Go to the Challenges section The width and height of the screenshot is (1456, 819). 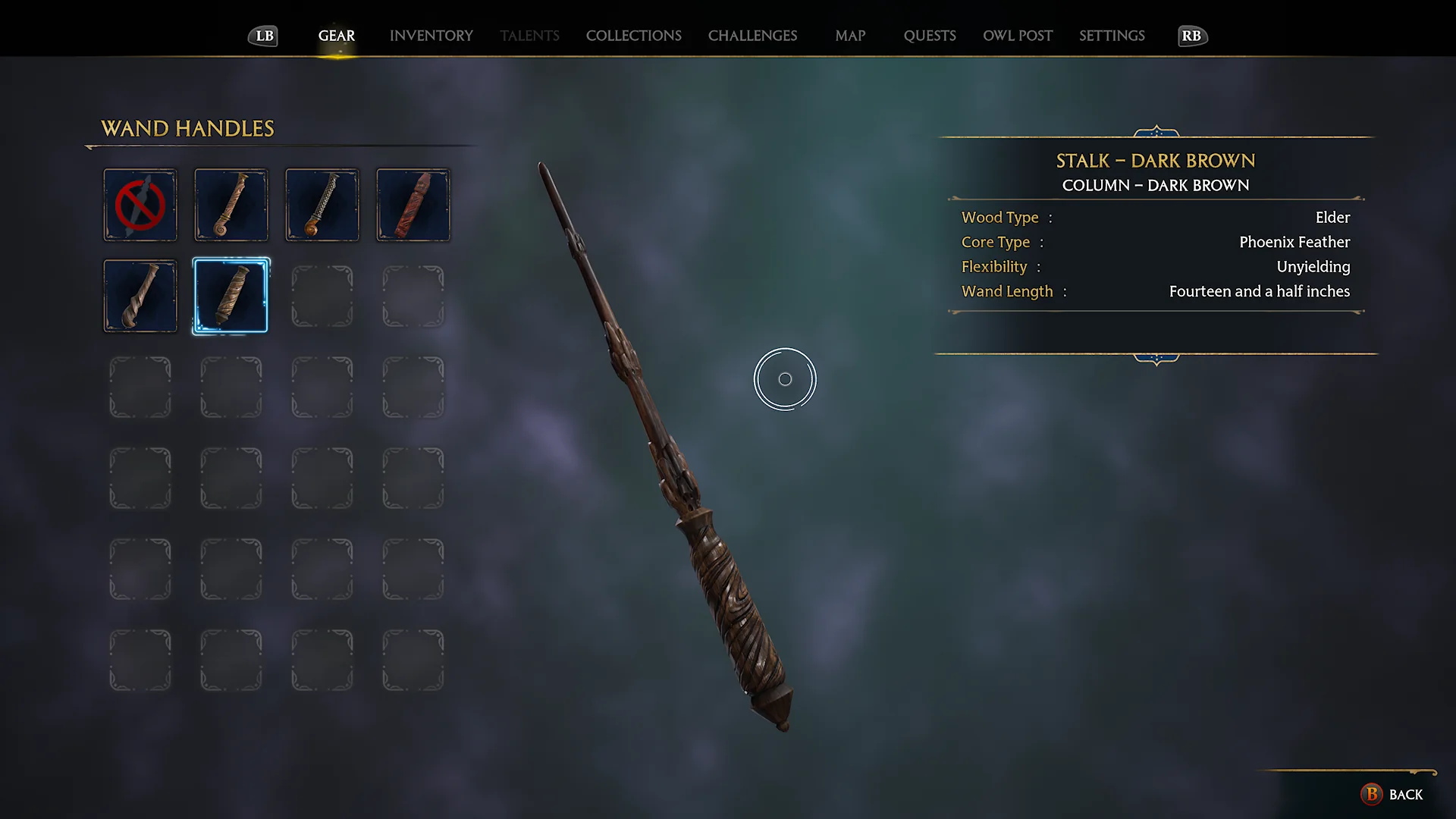[752, 36]
